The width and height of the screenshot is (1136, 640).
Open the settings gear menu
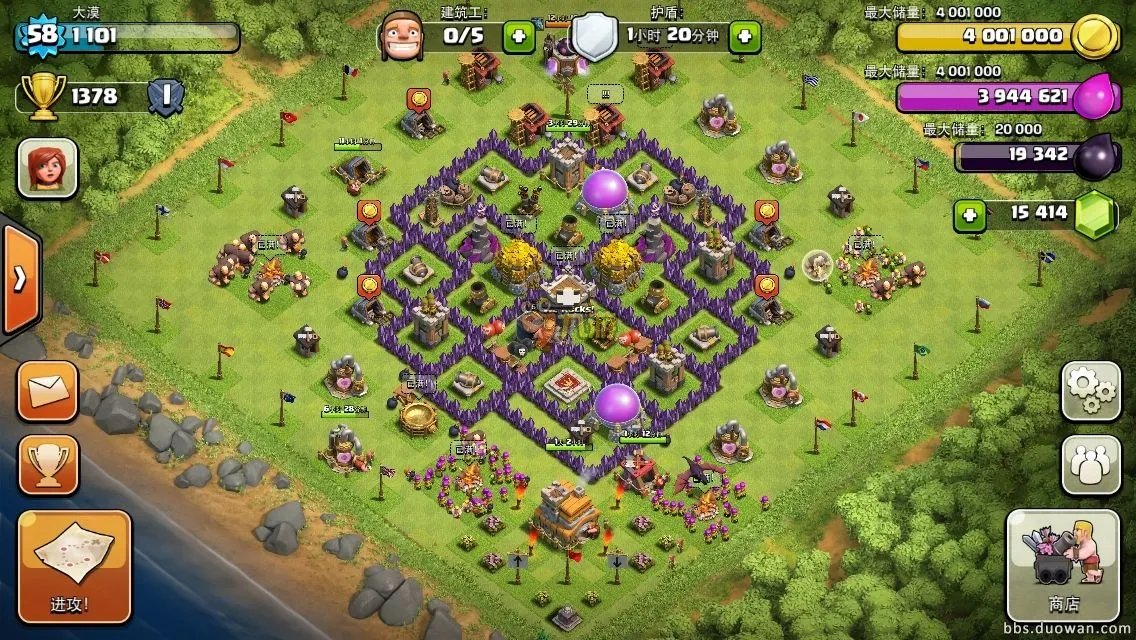pyautogui.click(x=1090, y=391)
